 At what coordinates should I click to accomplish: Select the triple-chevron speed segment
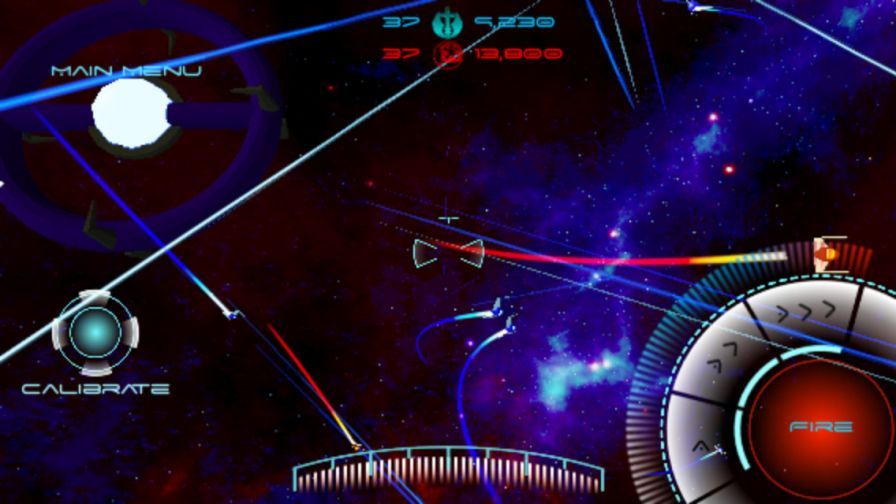(x=803, y=313)
